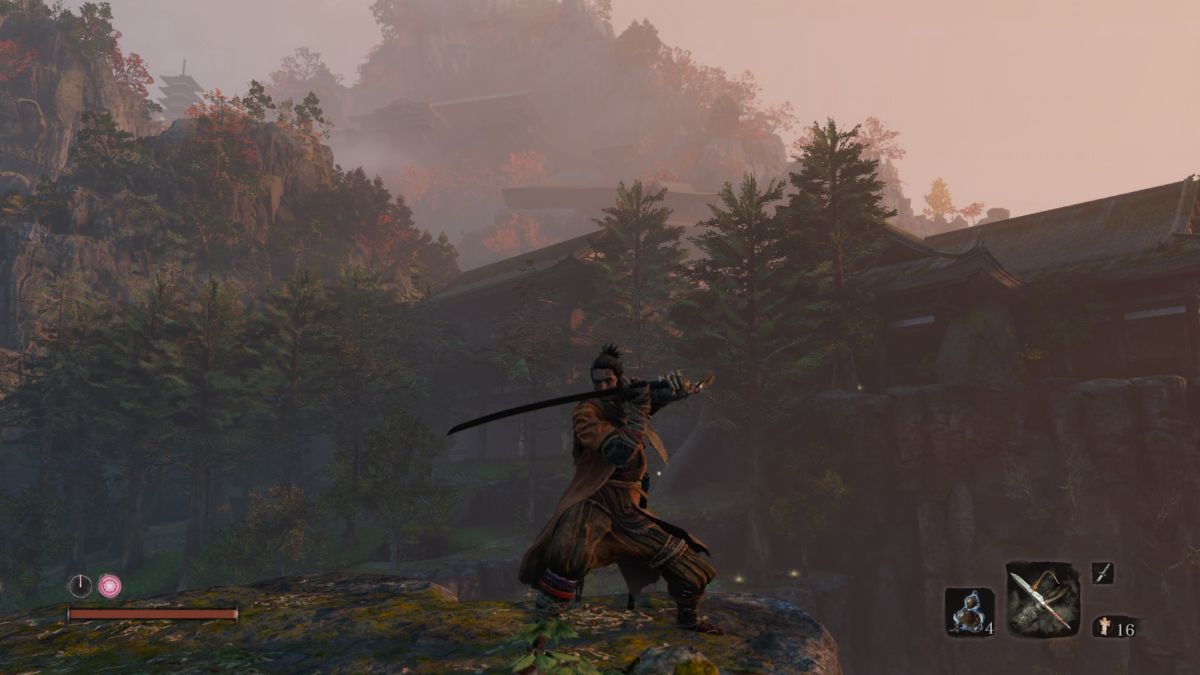The image size is (1200, 675).
Task: Activate the spear prosthetic tool icon
Action: [x=1042, y=599]
